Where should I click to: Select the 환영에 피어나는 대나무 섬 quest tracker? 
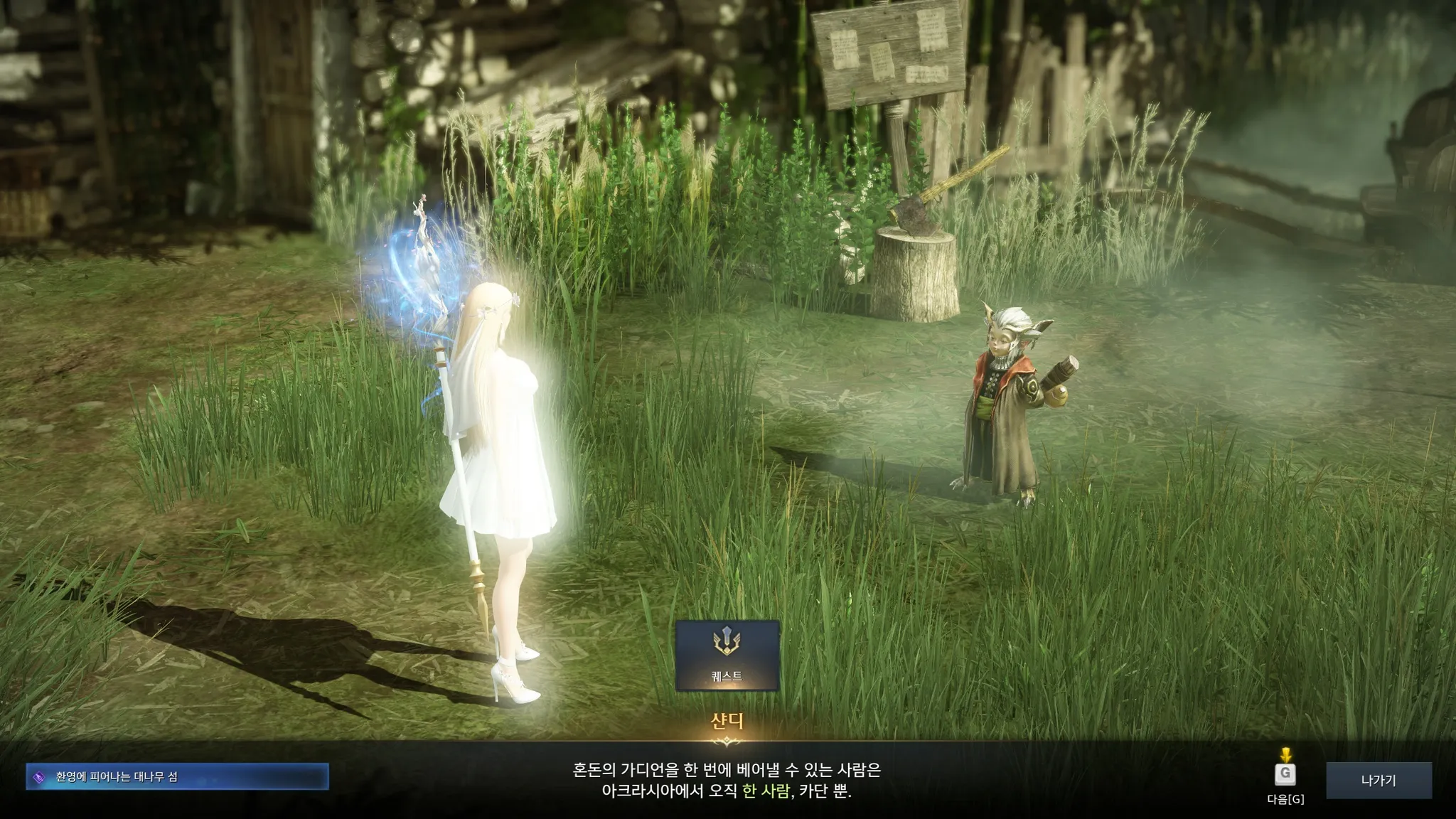point(178,777)
